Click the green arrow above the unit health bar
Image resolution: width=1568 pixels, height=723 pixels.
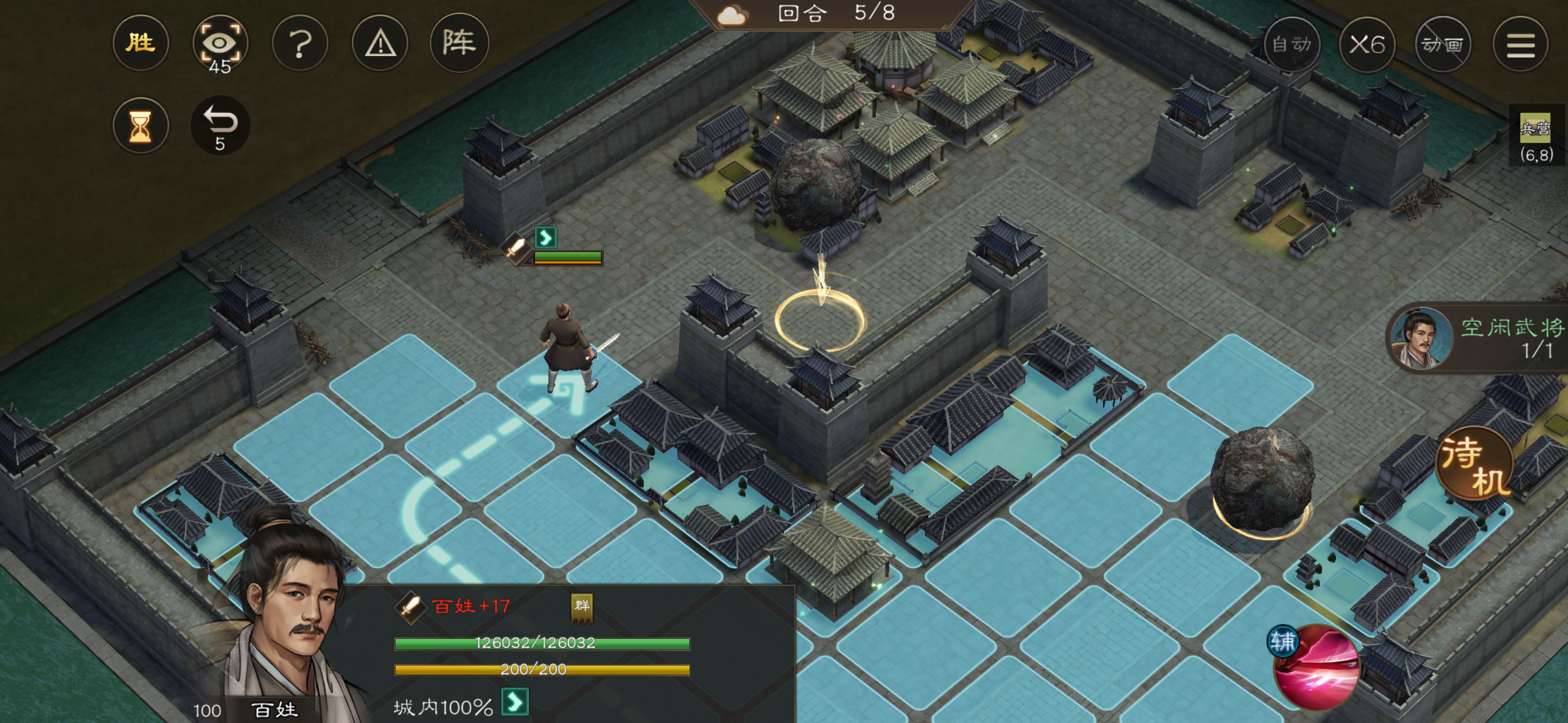click(546, 237)
